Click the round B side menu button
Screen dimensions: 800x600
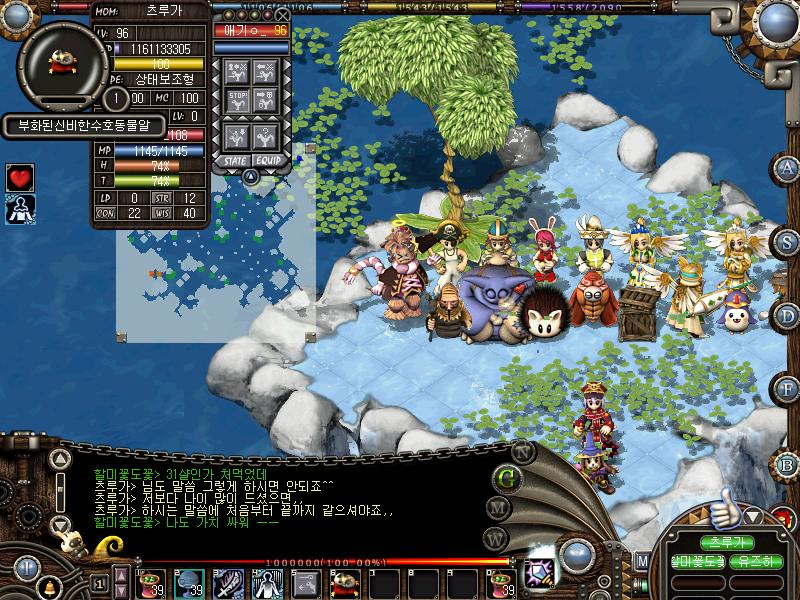(788, 463)
